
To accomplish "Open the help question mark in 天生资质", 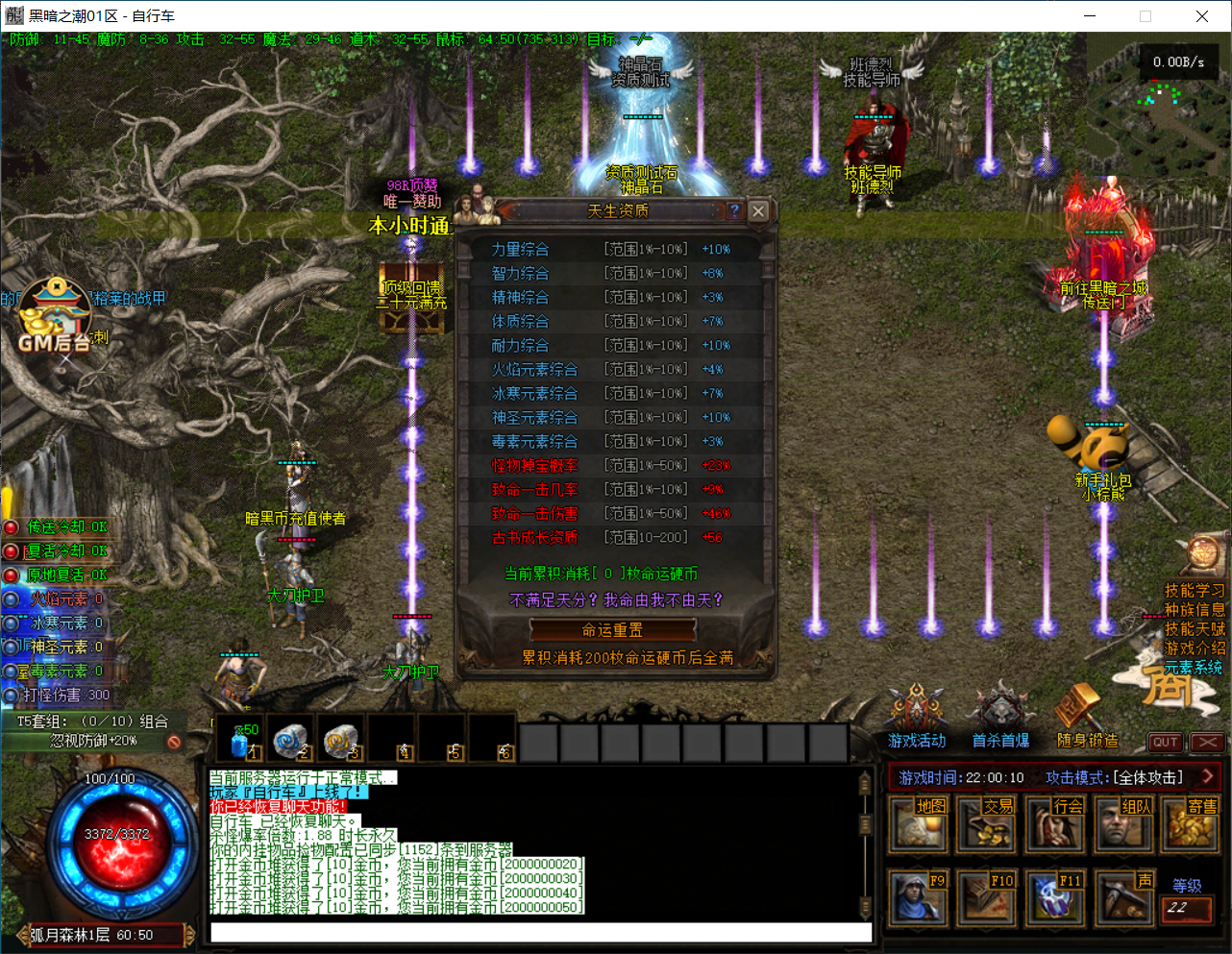I will (x=734, y=210).
